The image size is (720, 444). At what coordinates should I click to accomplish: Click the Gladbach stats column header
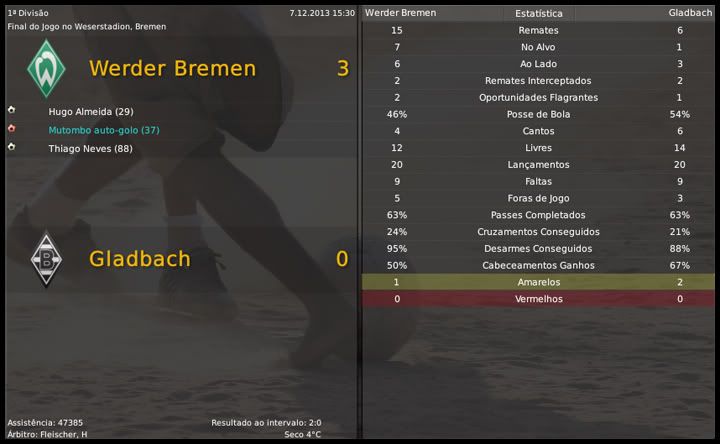(x=689, y=13)
